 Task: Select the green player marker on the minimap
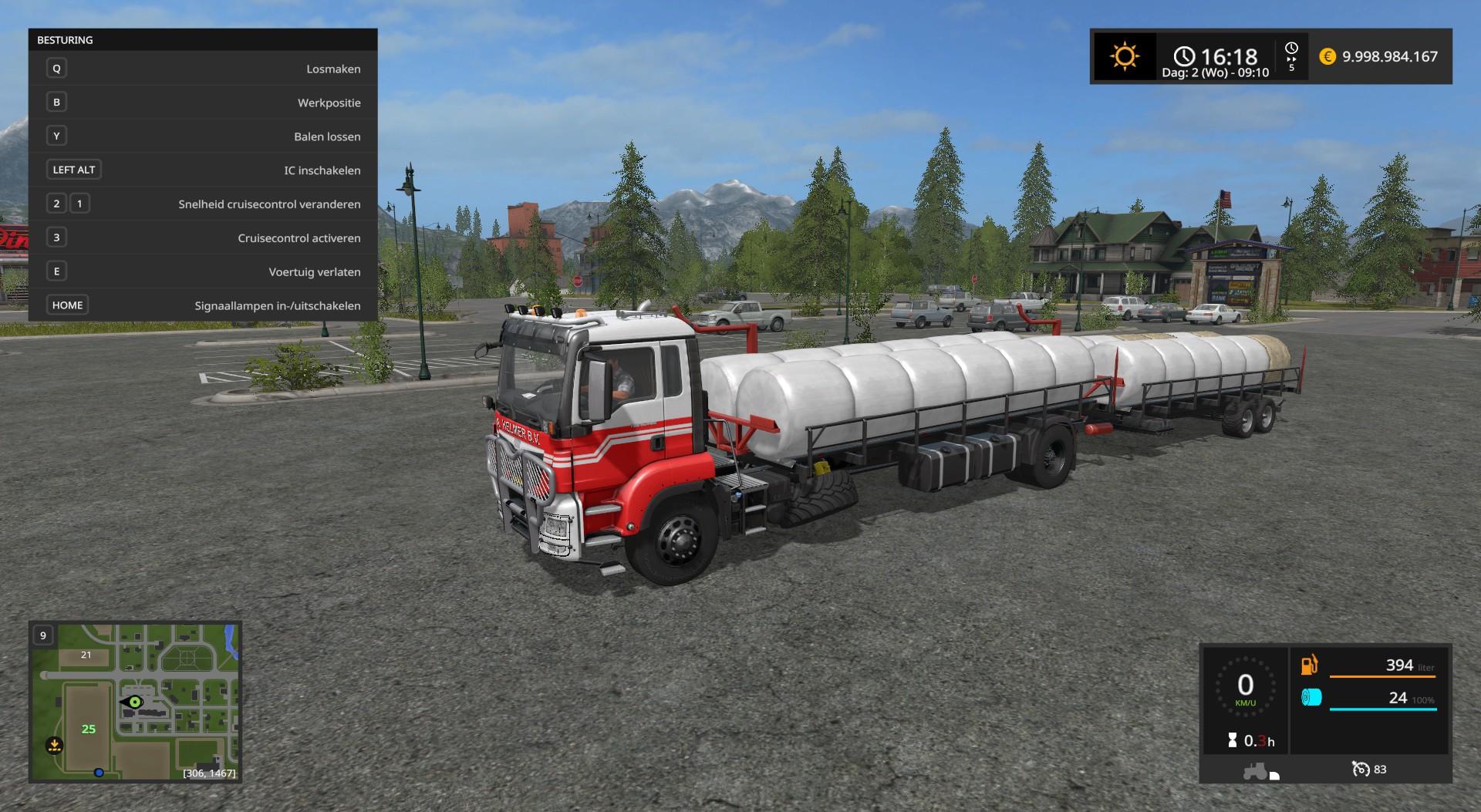135,702
